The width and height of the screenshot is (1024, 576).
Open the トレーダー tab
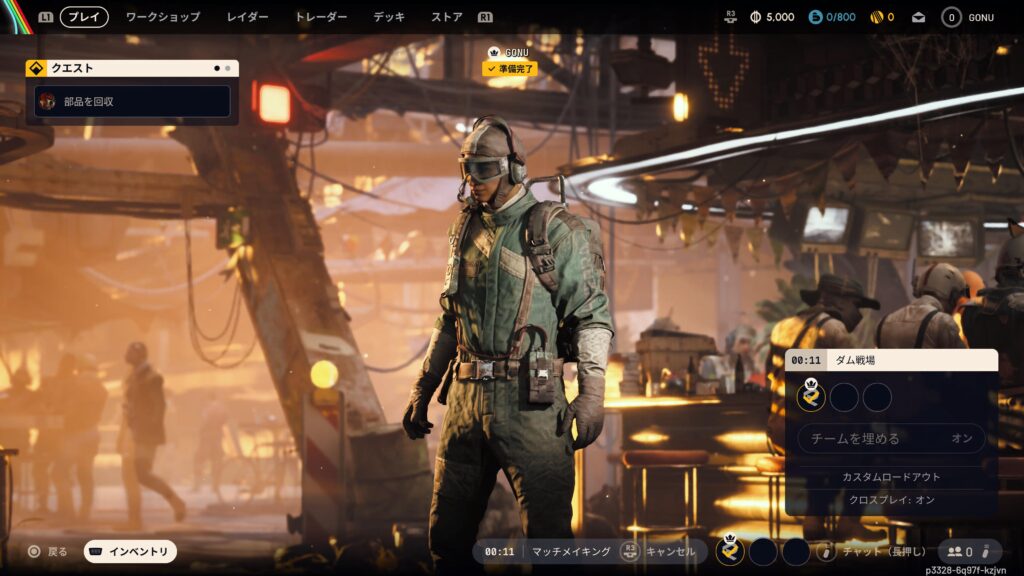tap(321, 17)
